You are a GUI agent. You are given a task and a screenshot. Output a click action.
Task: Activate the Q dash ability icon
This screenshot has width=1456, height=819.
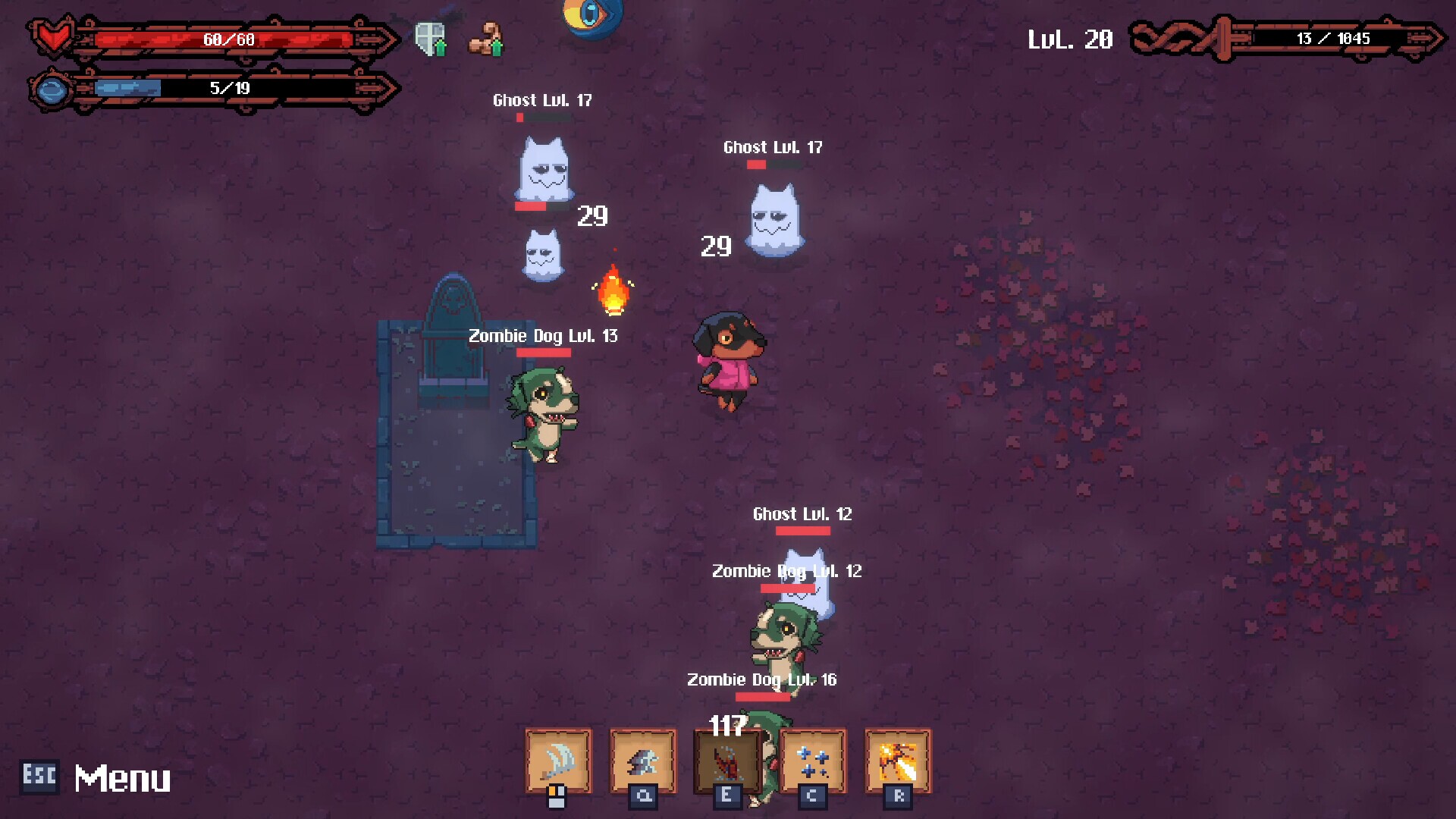(641, 762)
